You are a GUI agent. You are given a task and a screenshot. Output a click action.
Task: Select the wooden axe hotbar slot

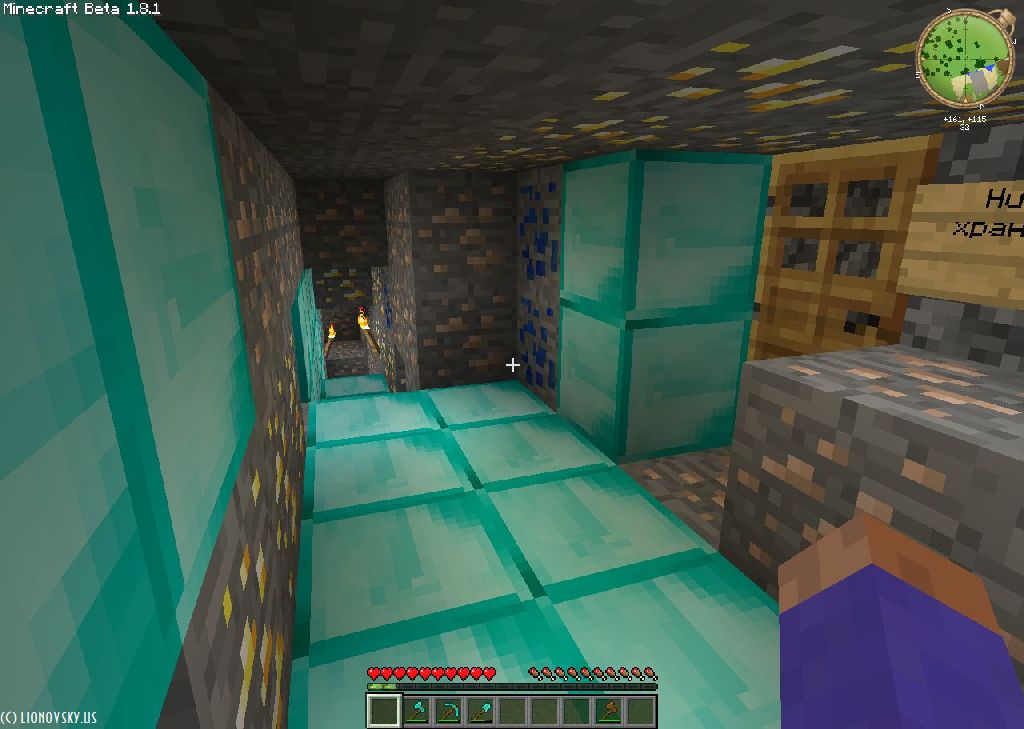[608, 711]
